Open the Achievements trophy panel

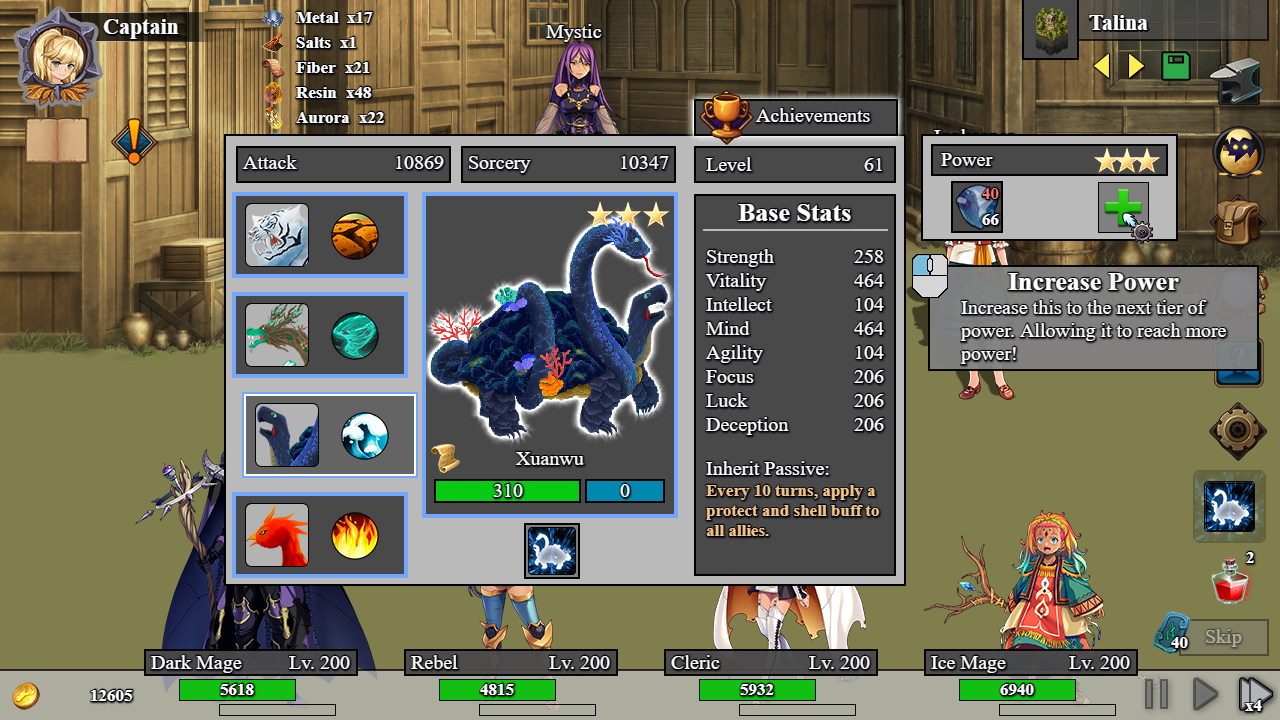pos(796,116)
